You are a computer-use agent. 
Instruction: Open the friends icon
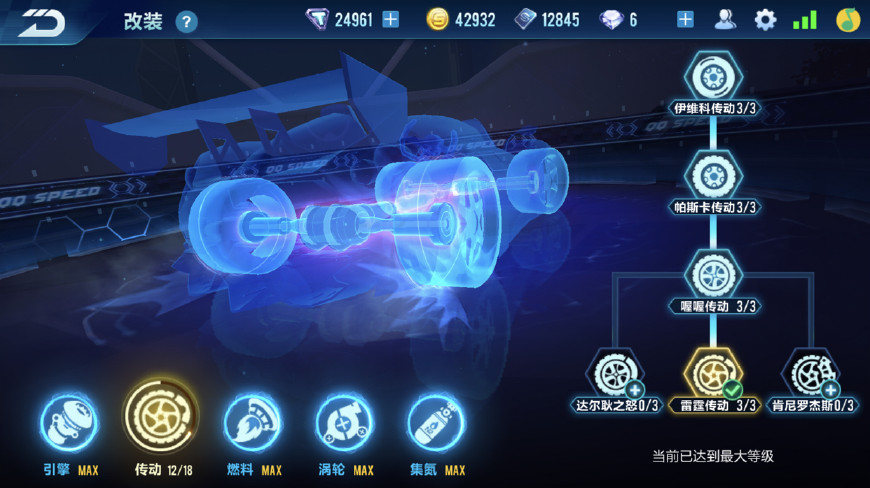pos(725,20)
